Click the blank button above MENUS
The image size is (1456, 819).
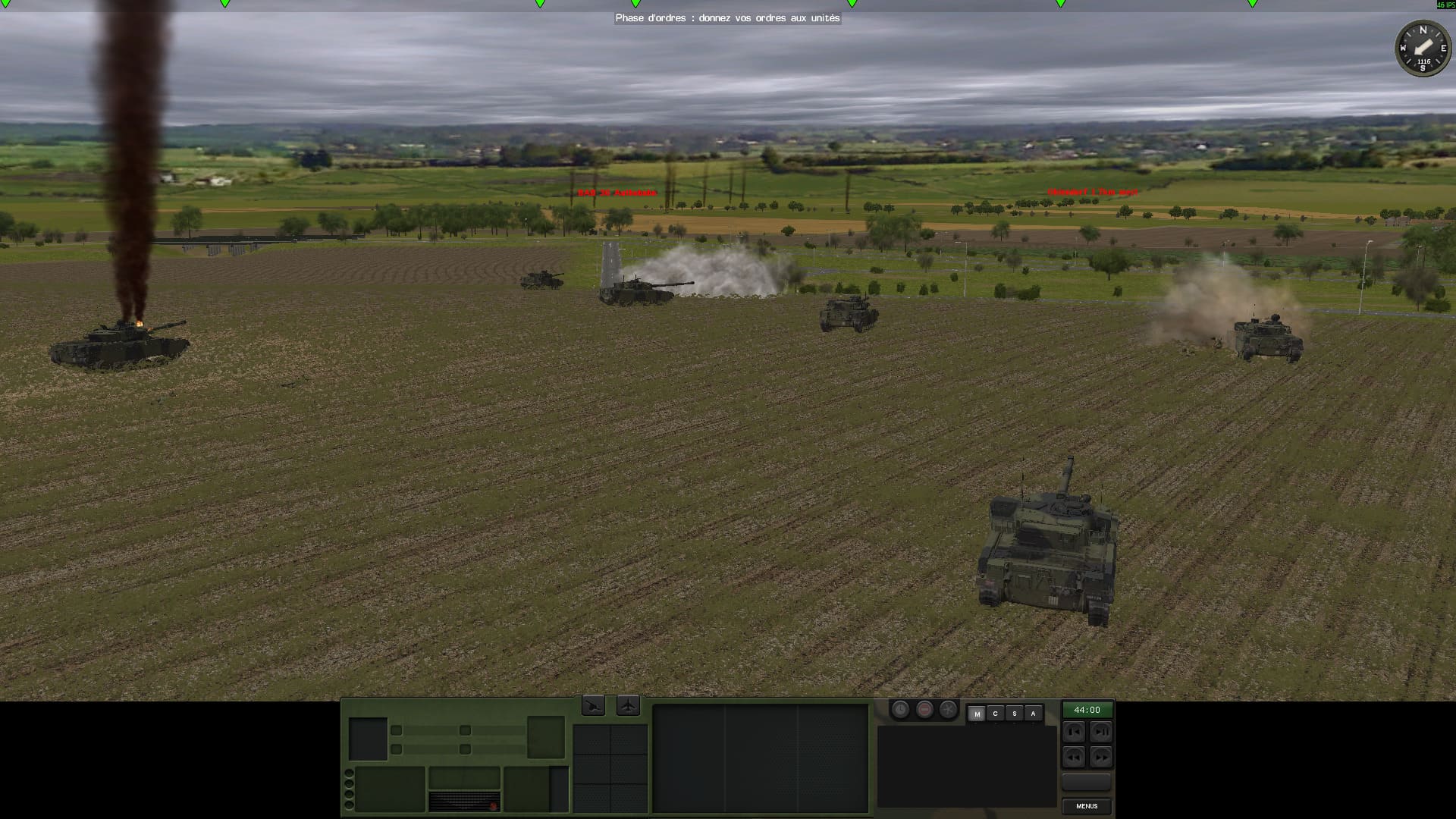(1087, 782)
